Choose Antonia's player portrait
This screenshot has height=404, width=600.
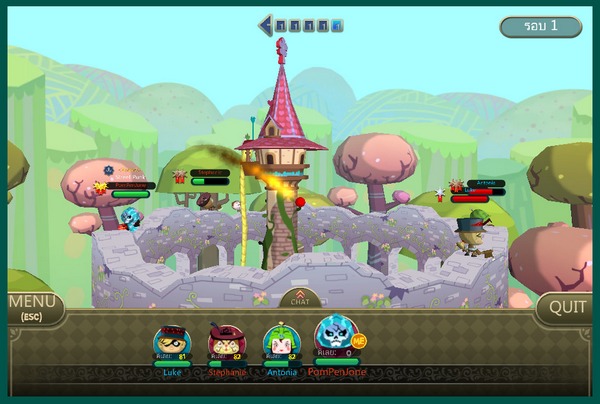281,342
